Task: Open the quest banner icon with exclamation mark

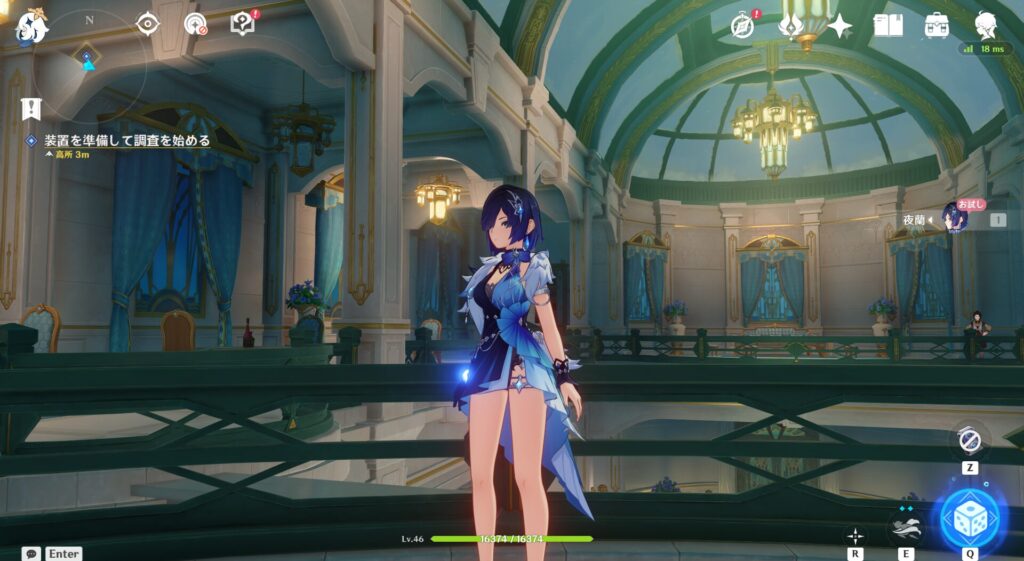Action: pyautogui.click(x=31, y=108)
